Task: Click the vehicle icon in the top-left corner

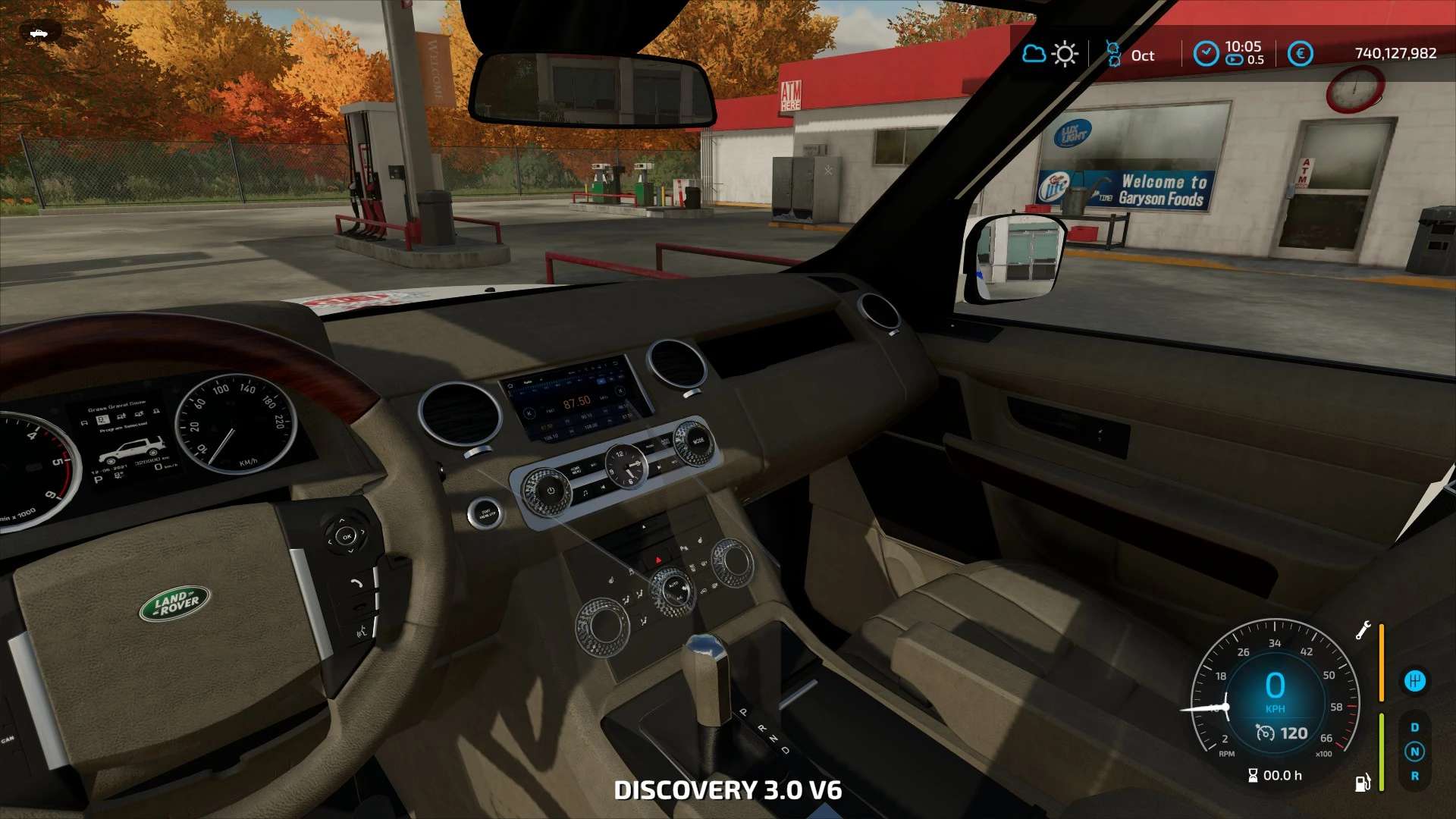Action: [38, 33]
